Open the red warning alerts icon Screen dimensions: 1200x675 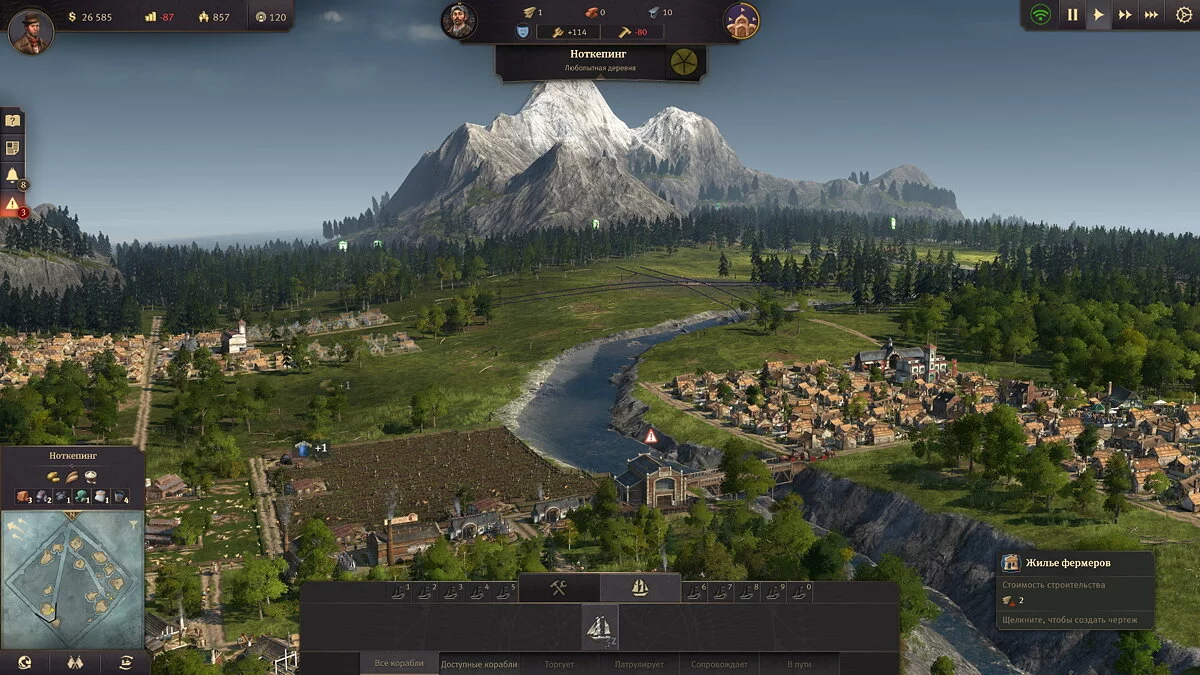12,204
